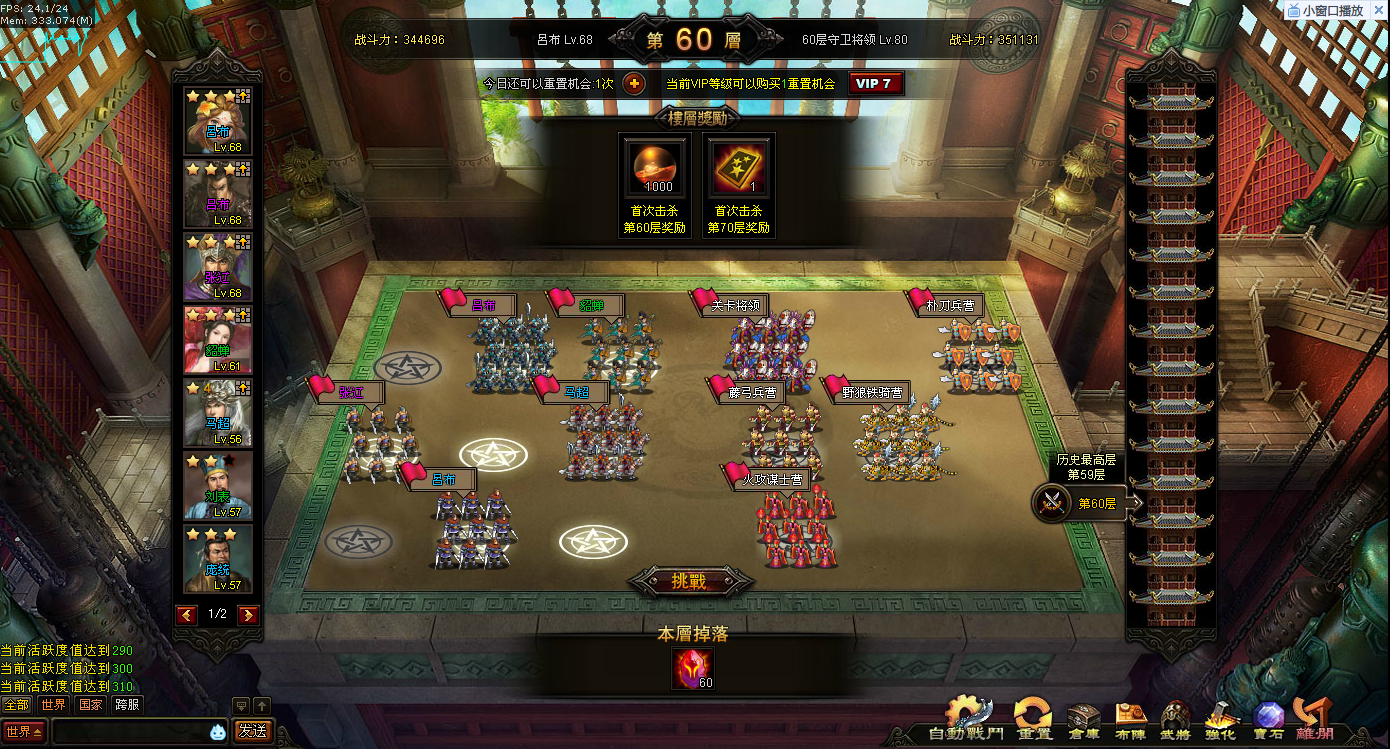
Task: Send the chat message with 发送
Action: pyautogui.click(x=252, y=731)
